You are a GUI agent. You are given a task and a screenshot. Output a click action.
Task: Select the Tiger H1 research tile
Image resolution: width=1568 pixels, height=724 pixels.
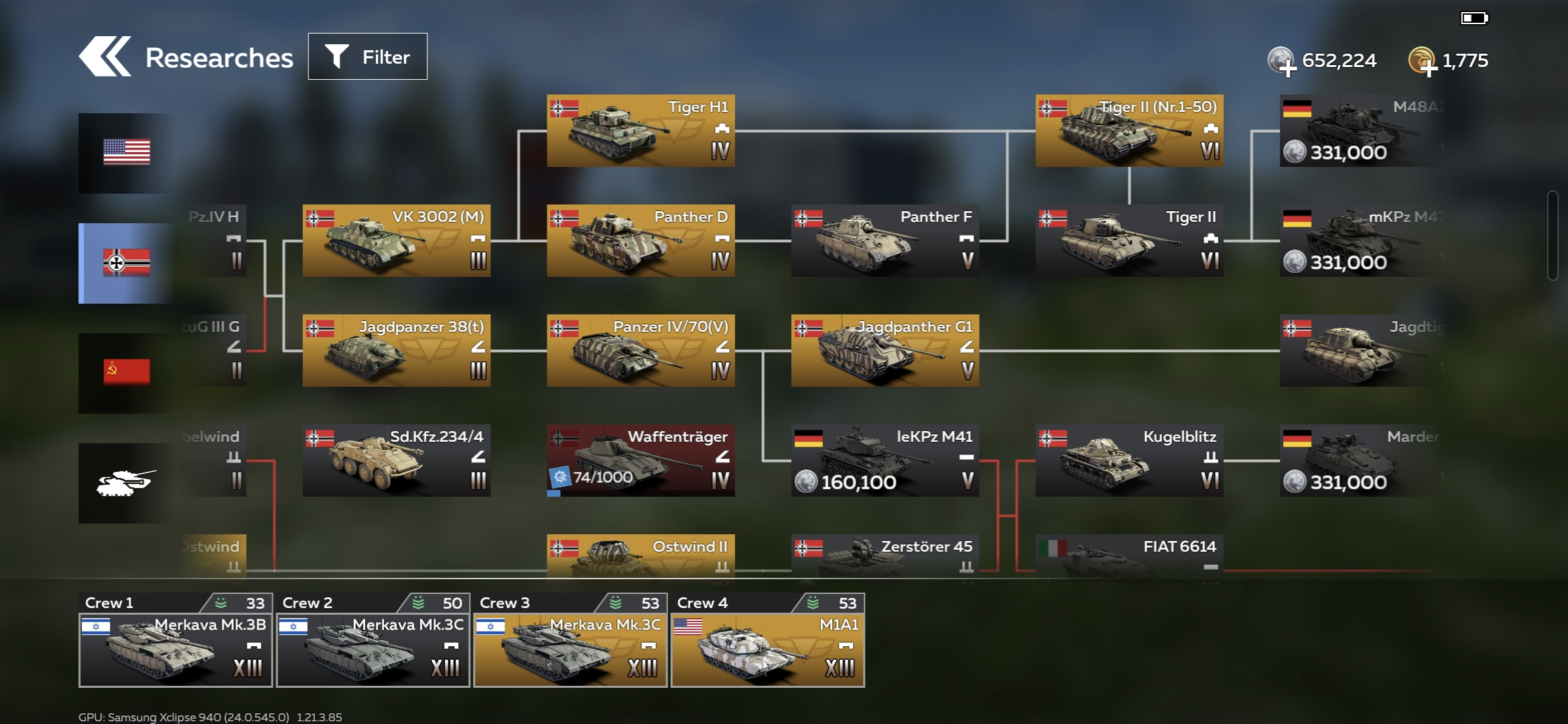coord(641,131)
